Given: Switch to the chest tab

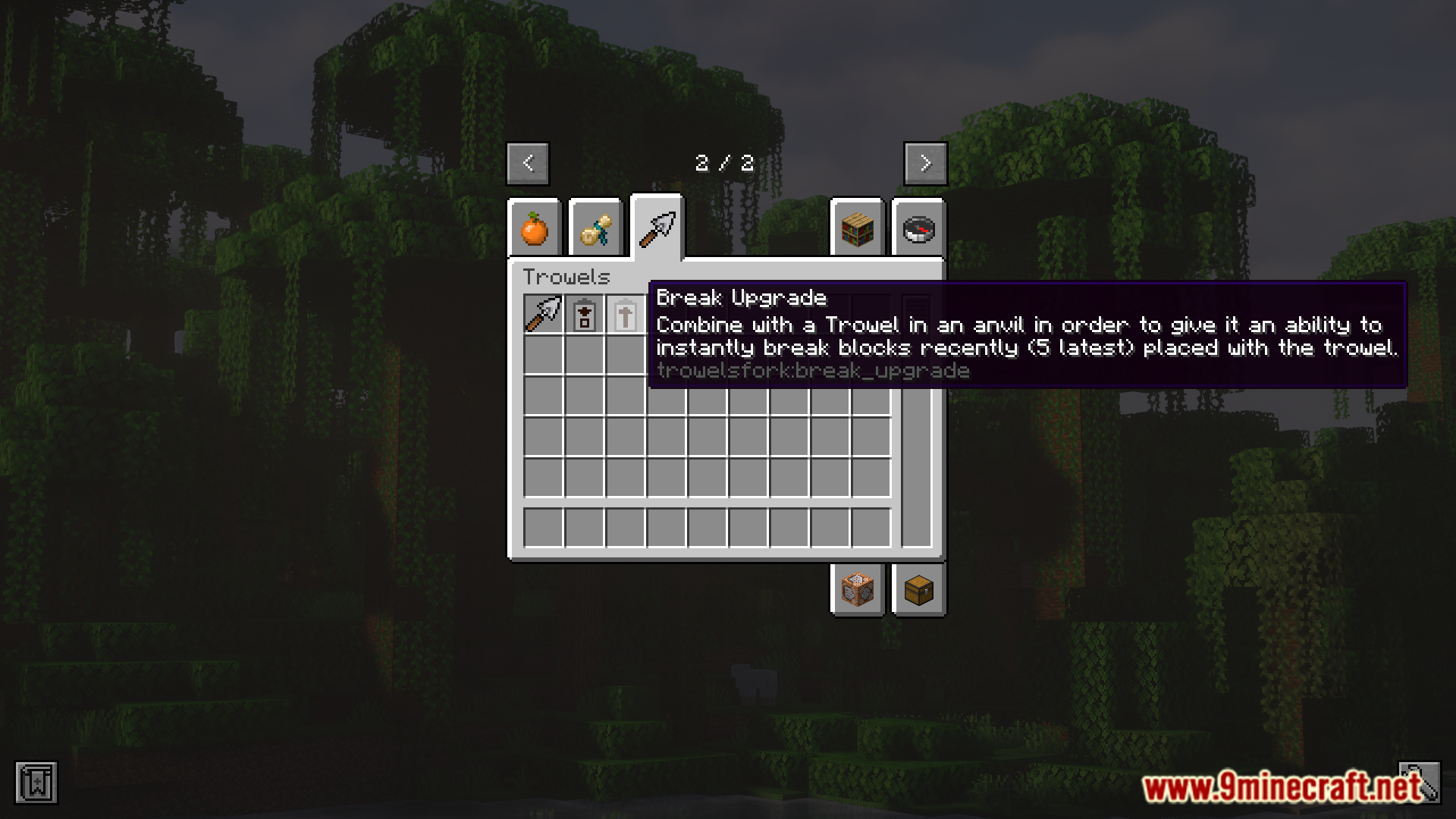Looking at the screenshot, I should coord(918,589).
